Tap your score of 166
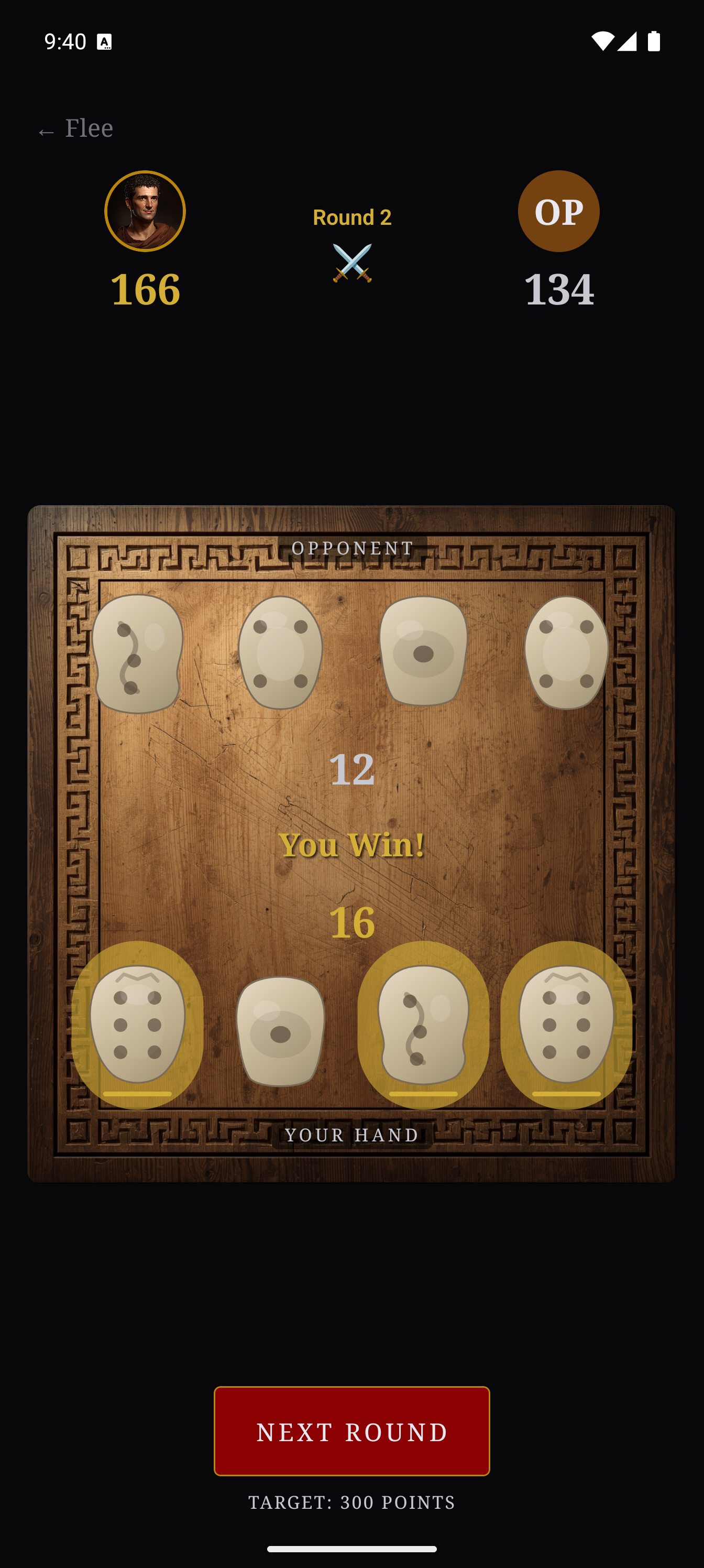The image size is (704, 1568). click(x=145, y=291)
